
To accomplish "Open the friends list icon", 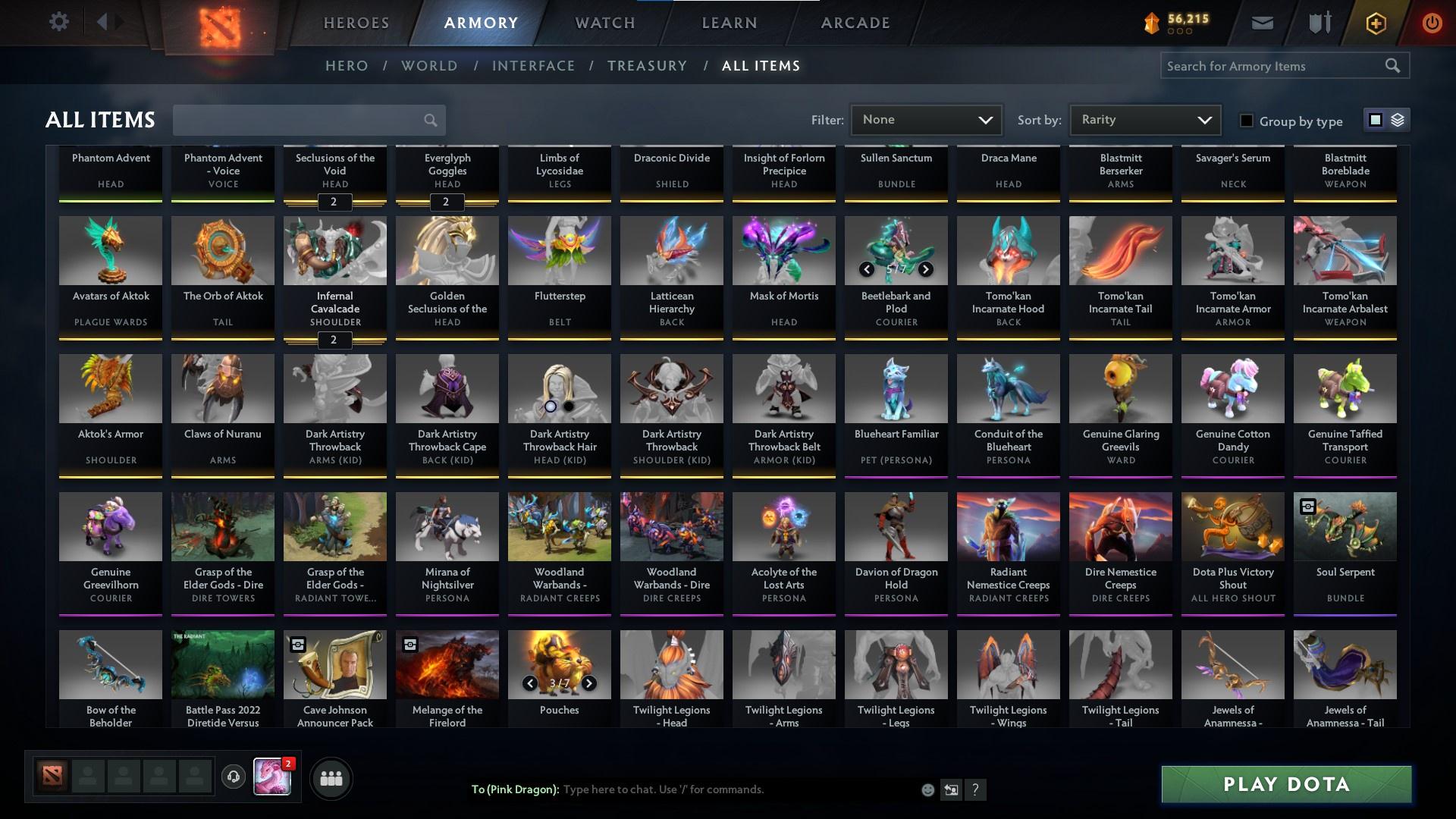I will click(x=331, y=777).
